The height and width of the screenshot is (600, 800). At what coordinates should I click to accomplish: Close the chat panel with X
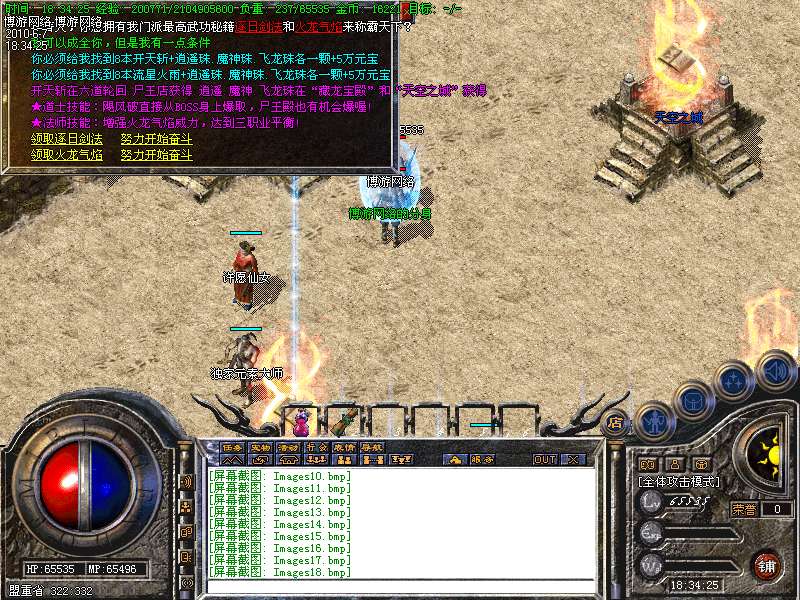573,459
